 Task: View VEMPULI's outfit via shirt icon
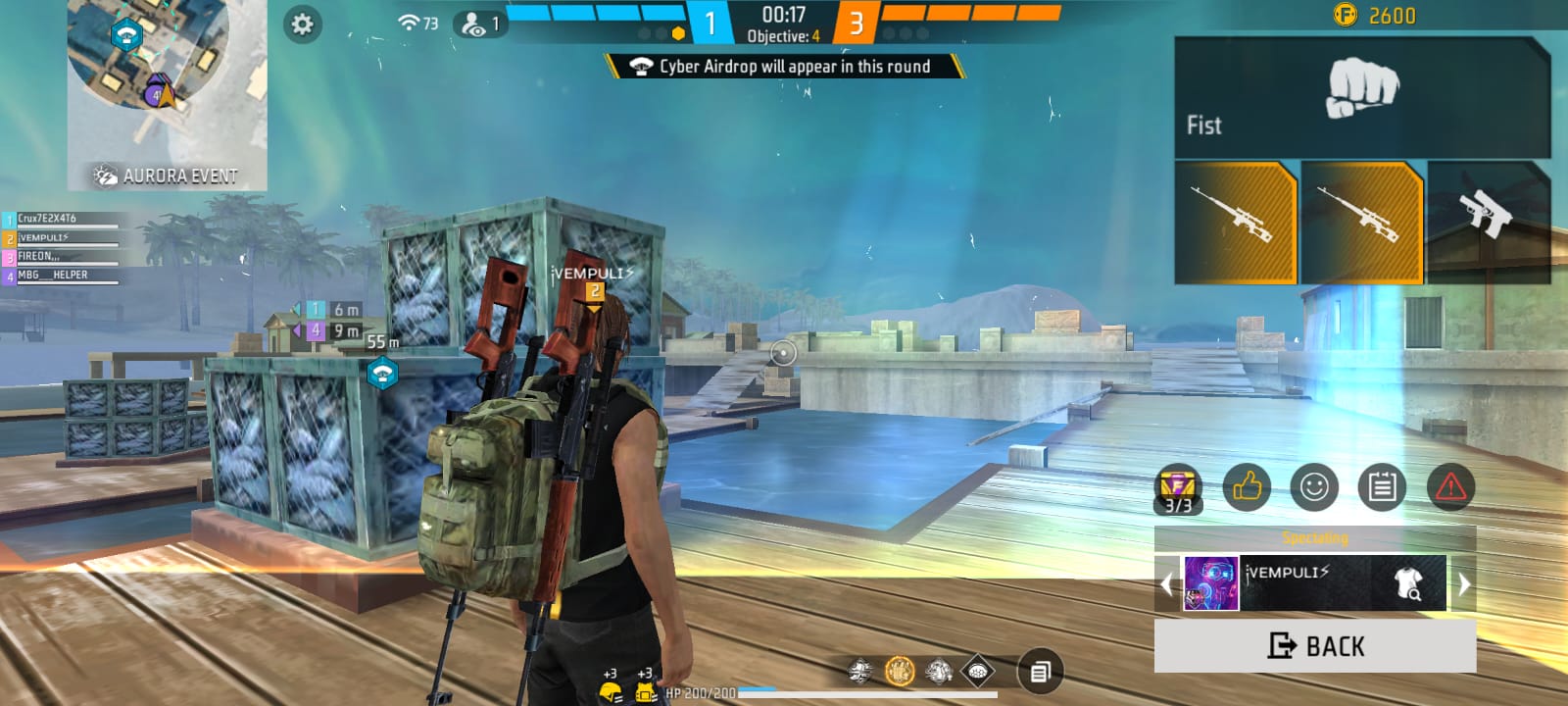(1408, 583)
